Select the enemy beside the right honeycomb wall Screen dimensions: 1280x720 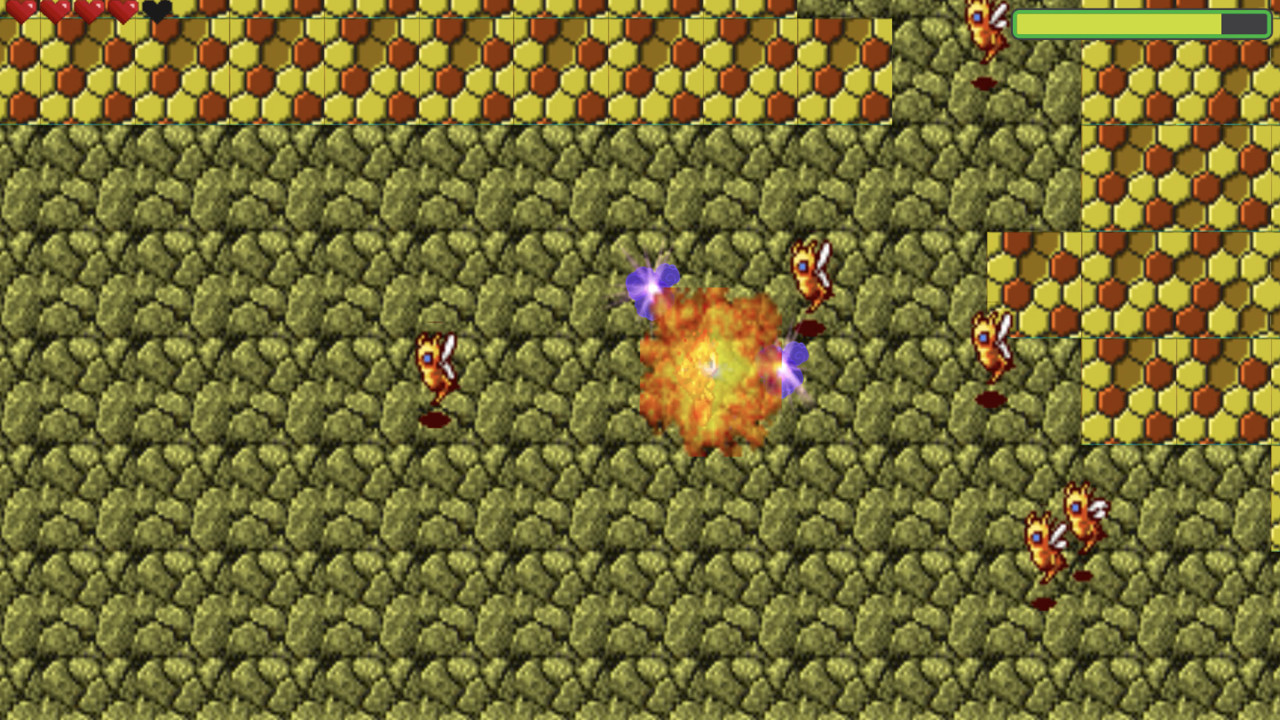tap(990, 345)
